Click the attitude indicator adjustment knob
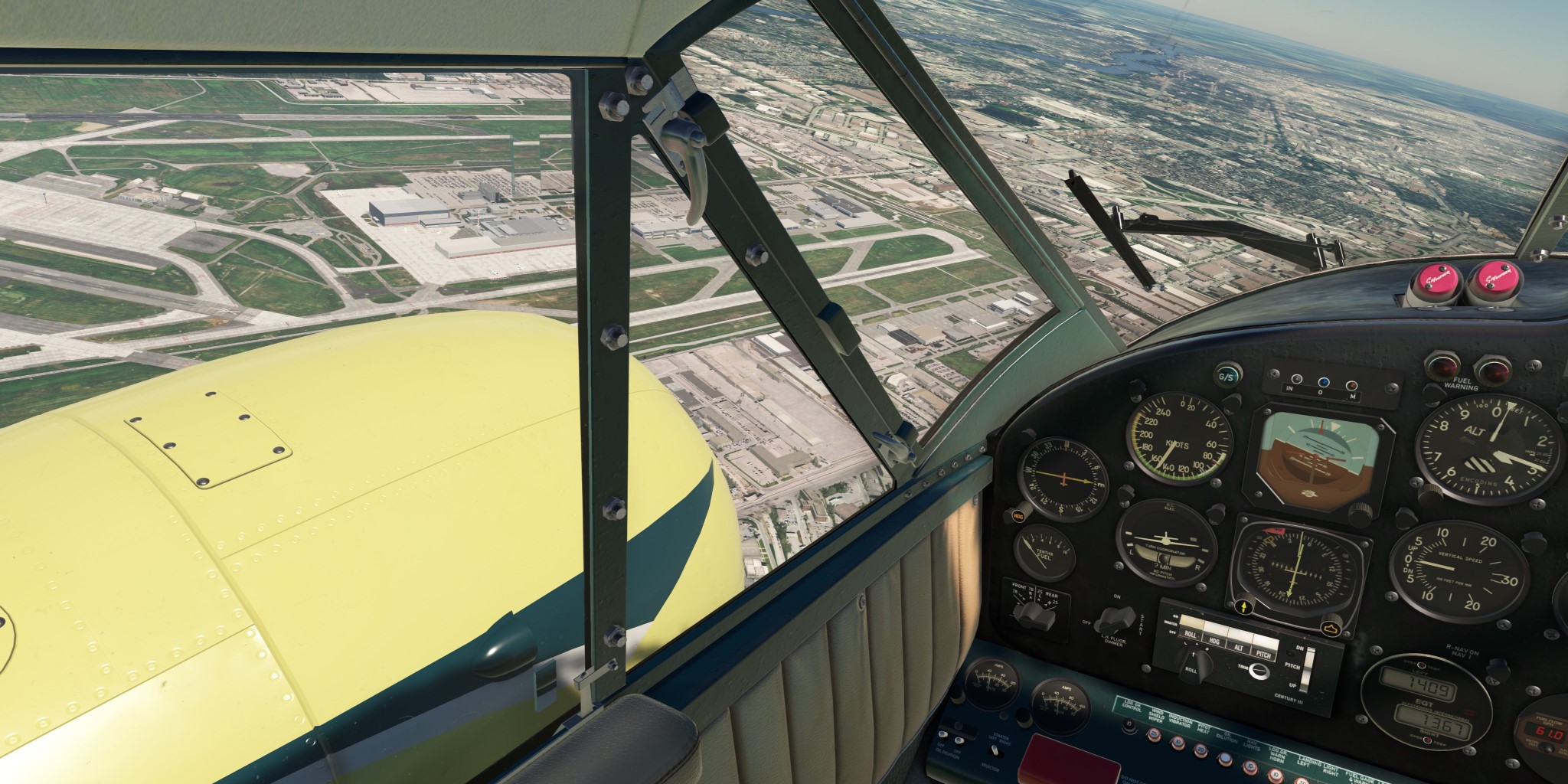The image size is (1568, 784). 1359,514
